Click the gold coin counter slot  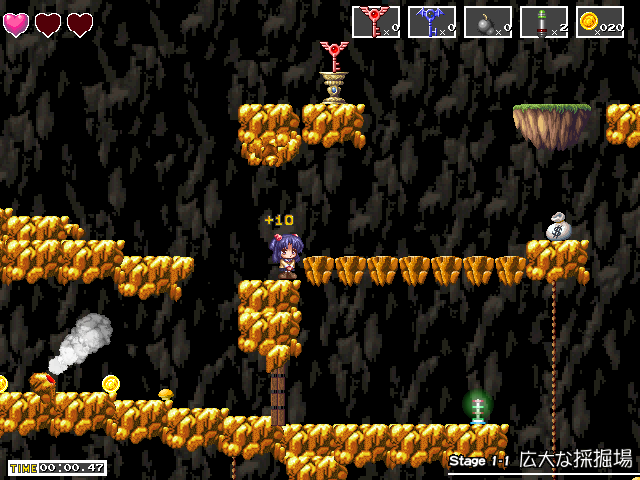600,22
